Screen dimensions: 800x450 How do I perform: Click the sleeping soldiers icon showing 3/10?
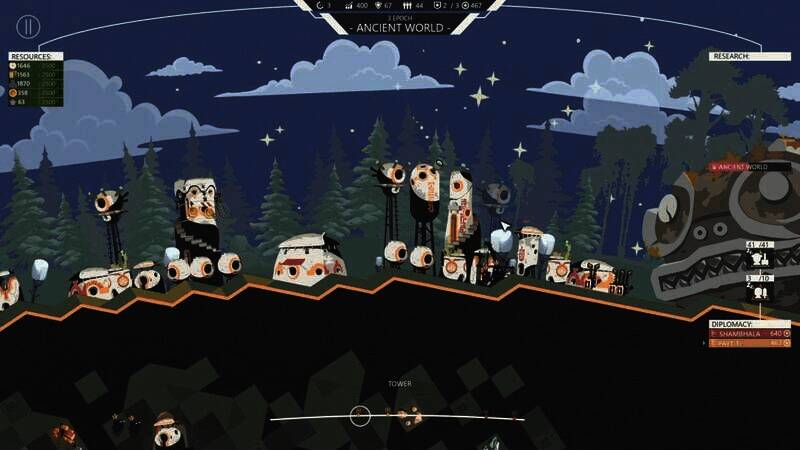(757, 292)
